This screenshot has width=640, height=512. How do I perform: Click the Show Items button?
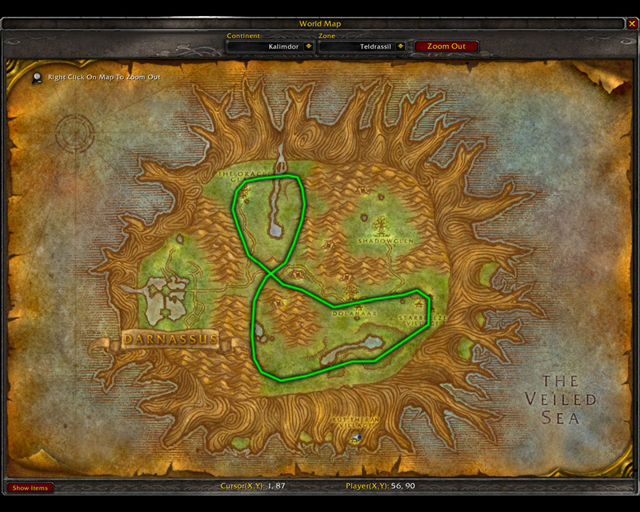coord(30,488)
